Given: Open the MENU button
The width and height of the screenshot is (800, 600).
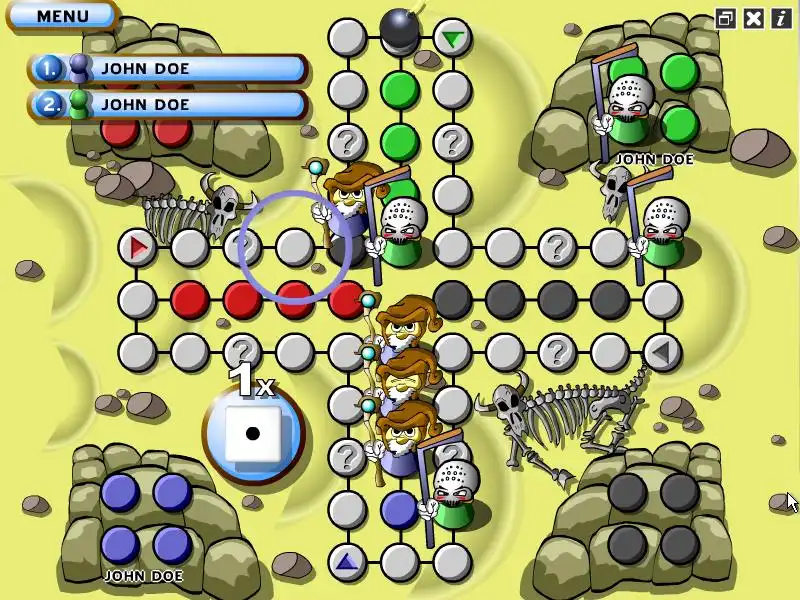Looking at the screenshot, I should 62,16.
